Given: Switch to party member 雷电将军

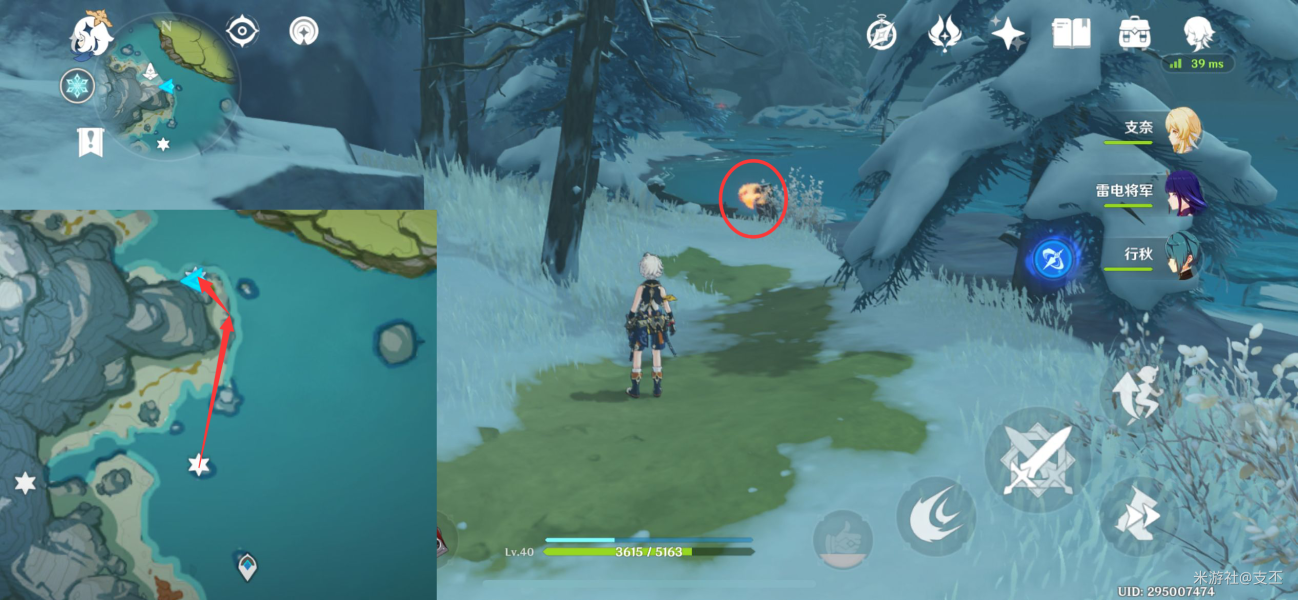Looking at the screenshot, I should (x=1183, y=192).
